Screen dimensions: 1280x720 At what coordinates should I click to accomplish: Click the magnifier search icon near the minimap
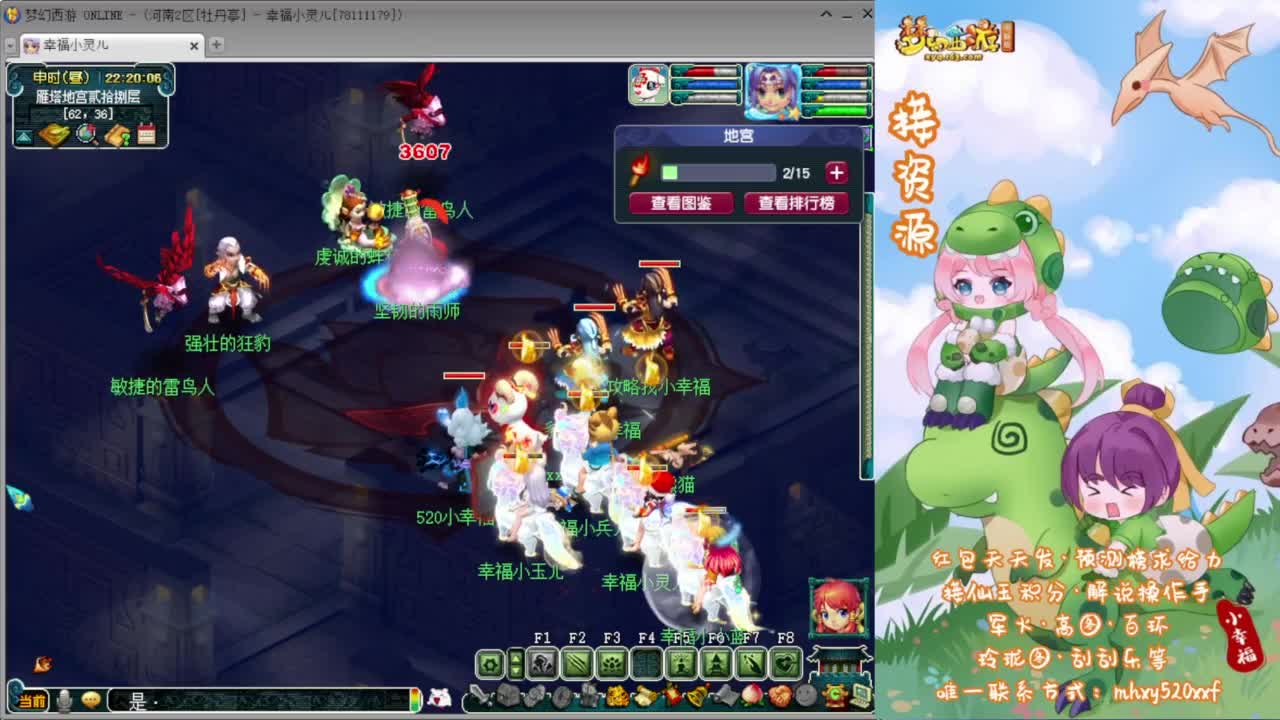tap(86, 135)
